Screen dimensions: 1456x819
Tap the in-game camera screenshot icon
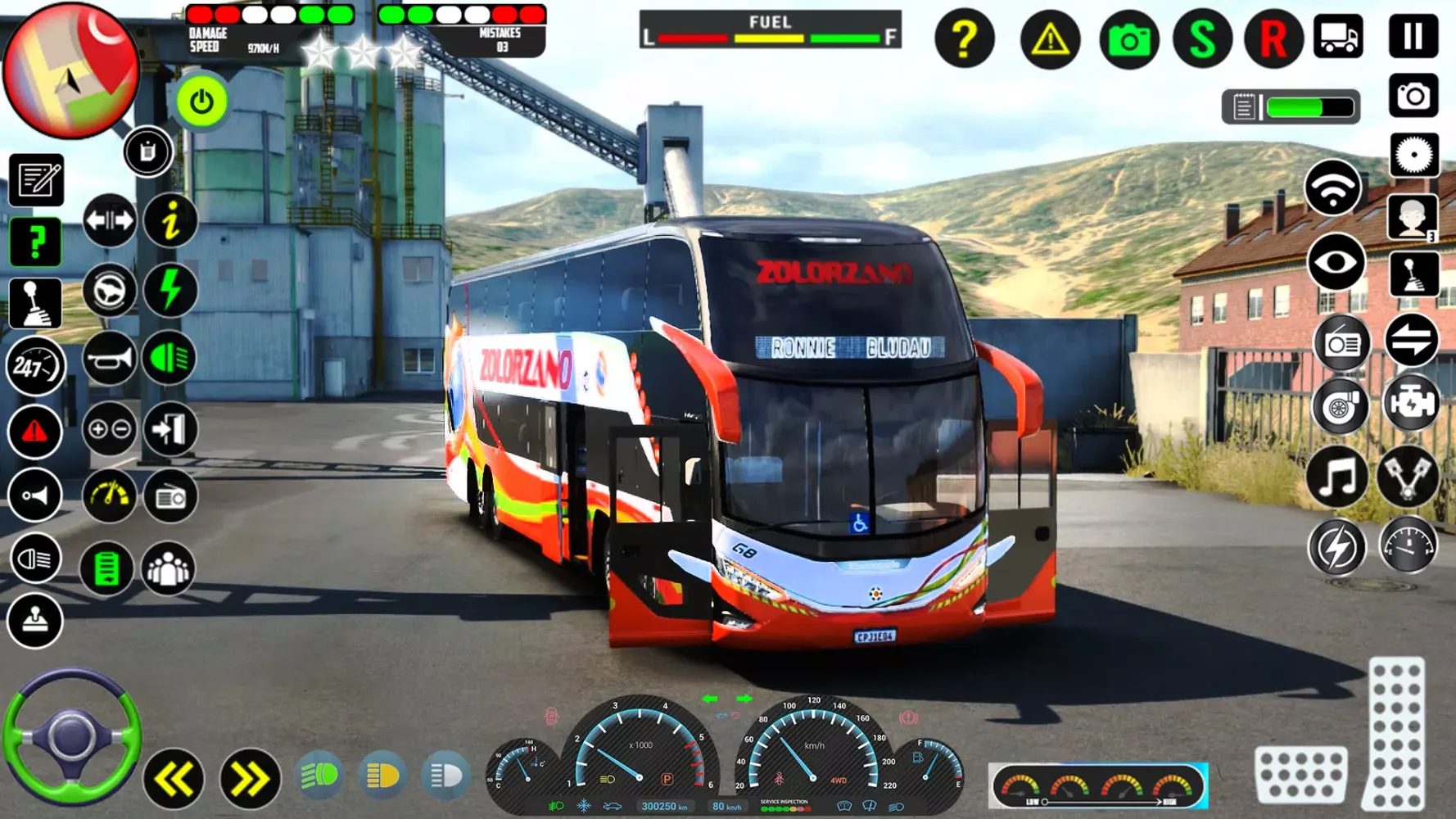click(1129, 37)
